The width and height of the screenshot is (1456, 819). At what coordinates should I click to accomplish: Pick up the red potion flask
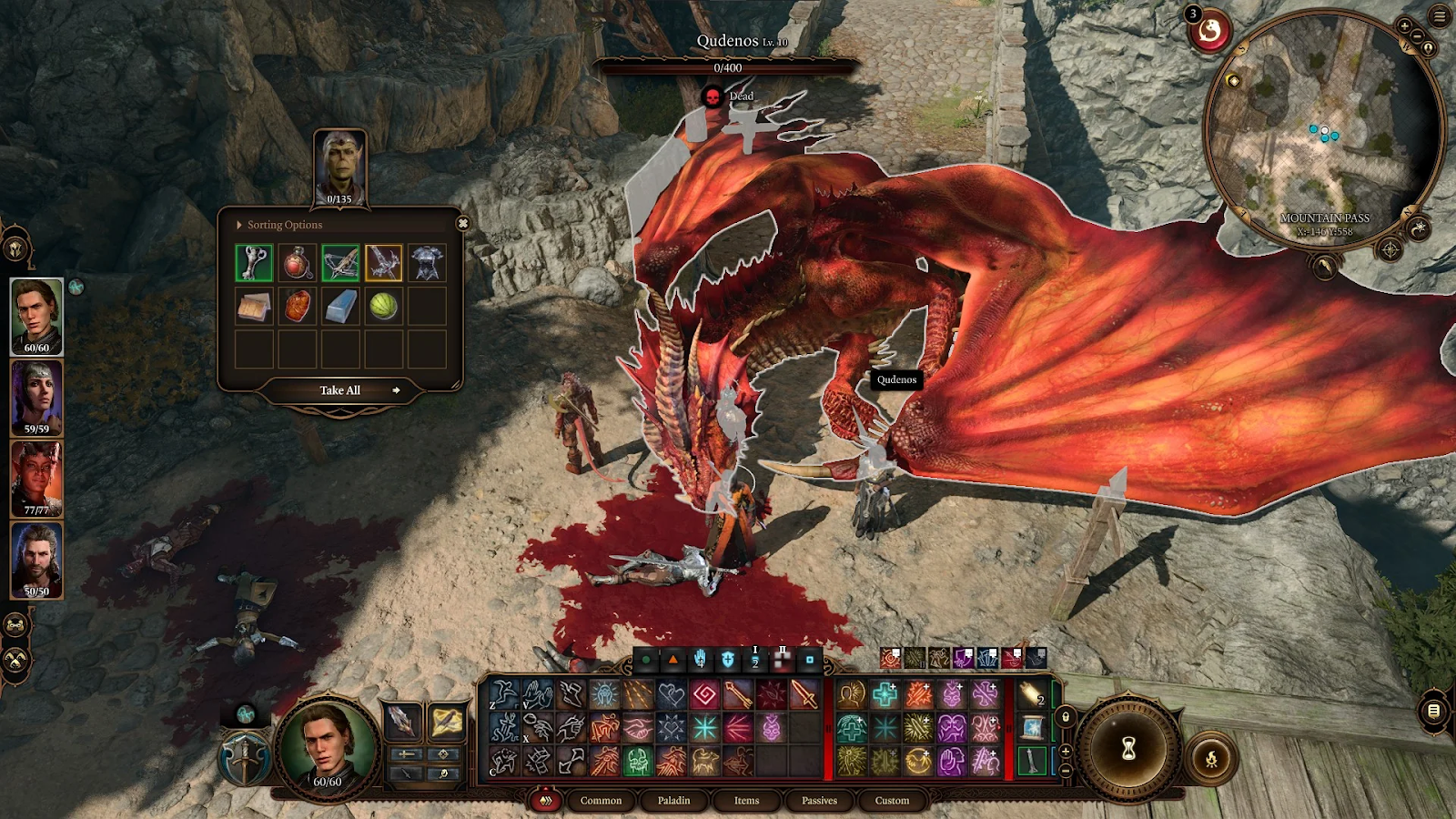[298, 263]
